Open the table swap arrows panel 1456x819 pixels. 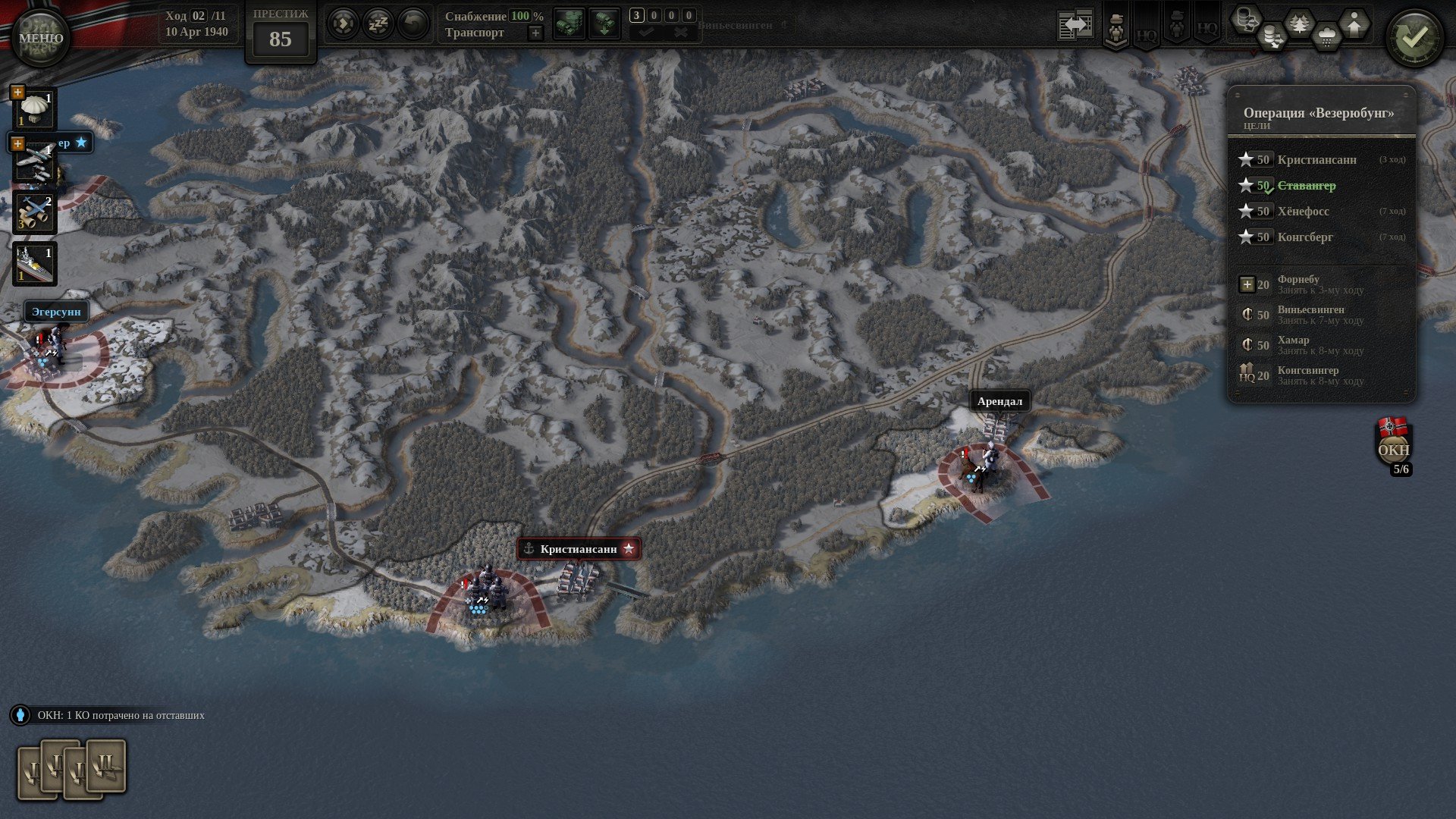[x=1075, y=25]
